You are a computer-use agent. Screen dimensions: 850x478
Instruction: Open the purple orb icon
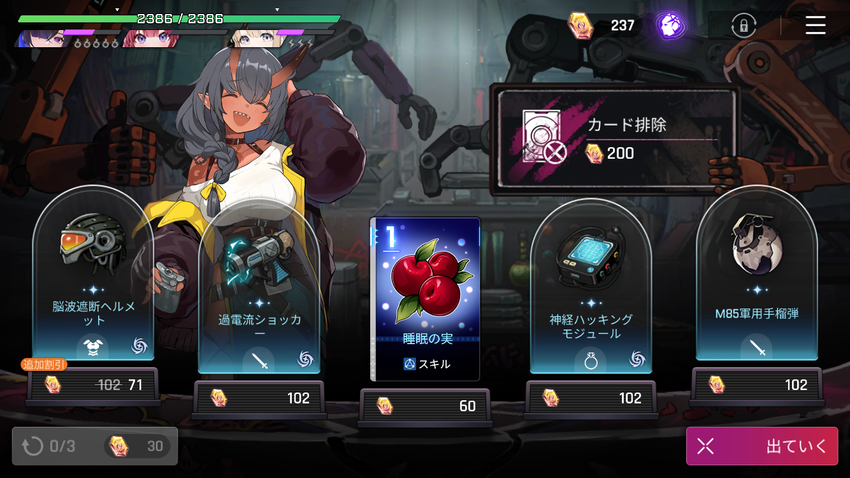tap(670, 25)
